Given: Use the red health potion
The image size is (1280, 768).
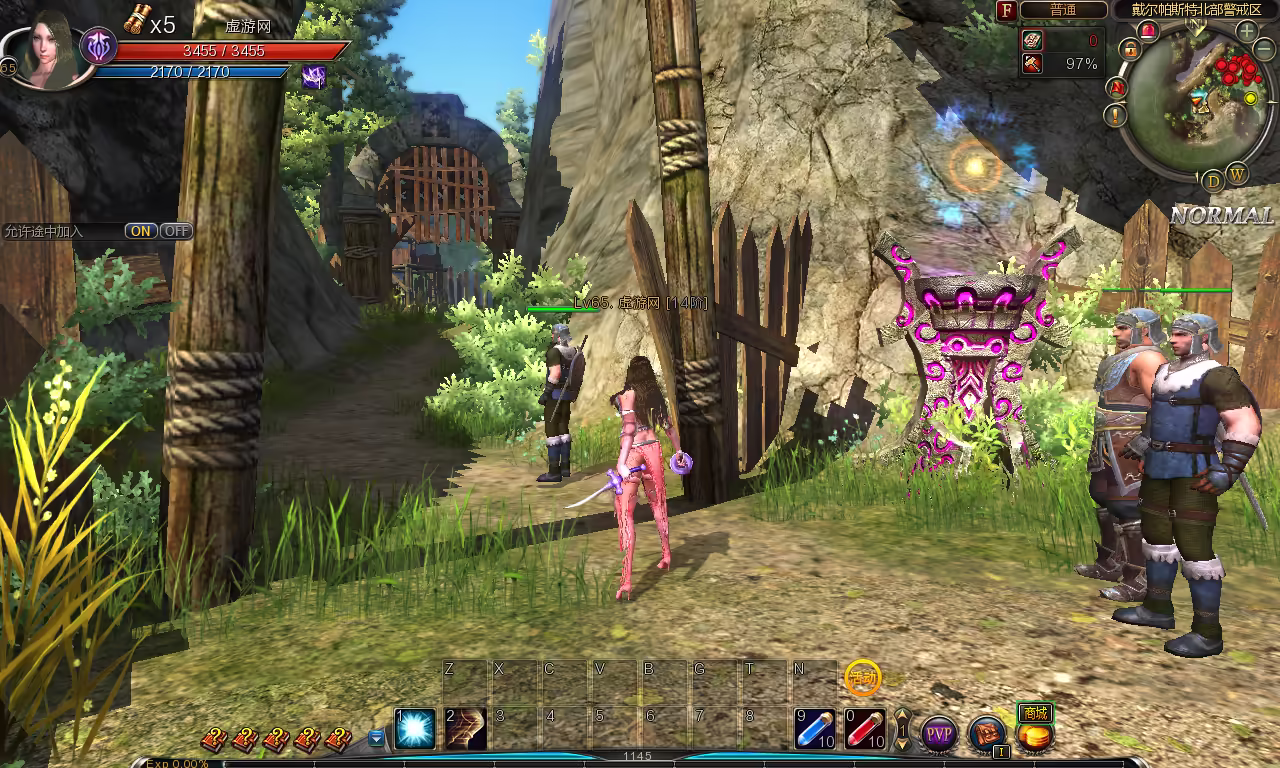Looking at the screenshot, I should [865, 729].
